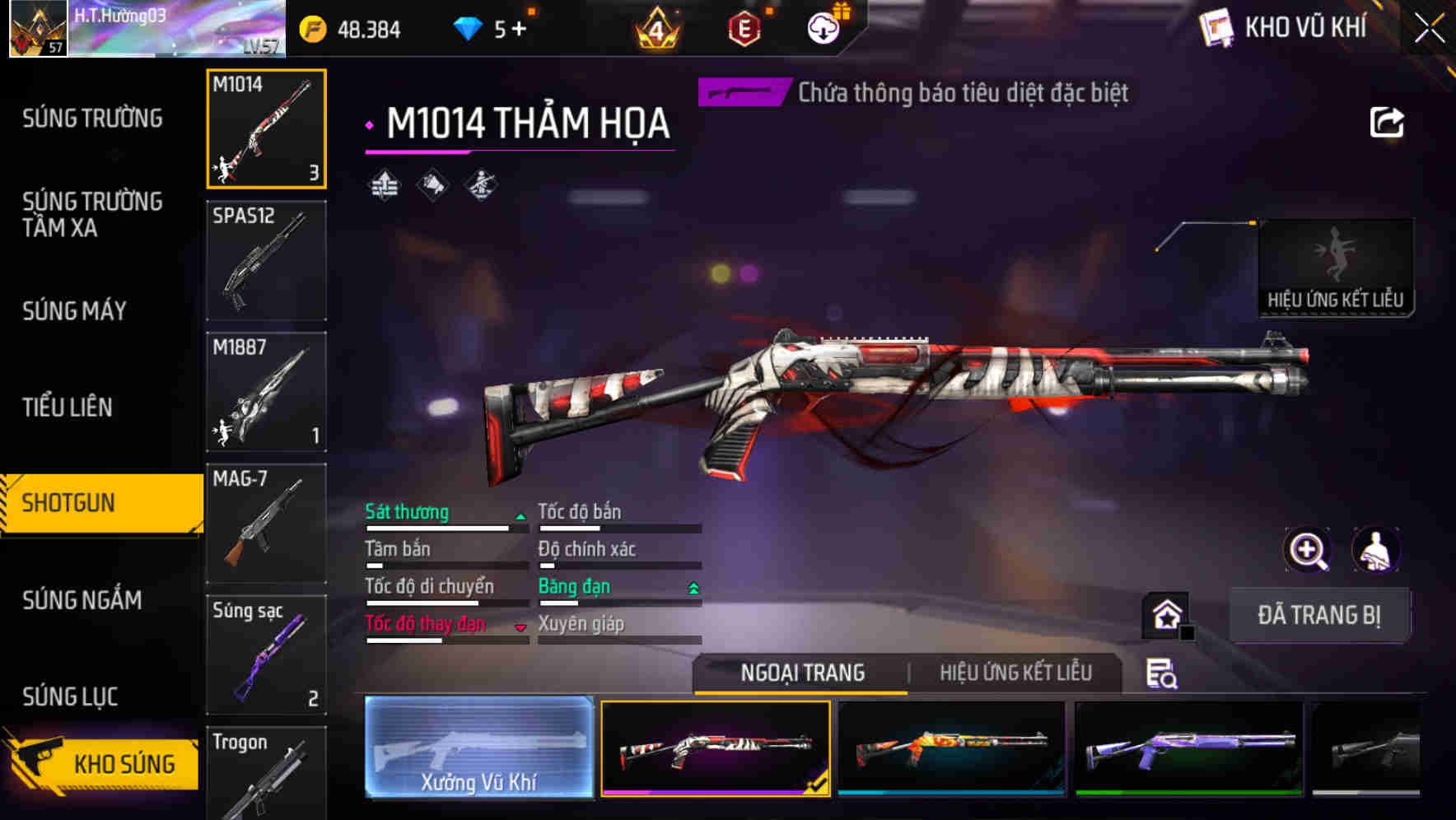
Task: Open the HIỆU ỨNG KẾT LIỄU tab
Action: point(1016,673)
